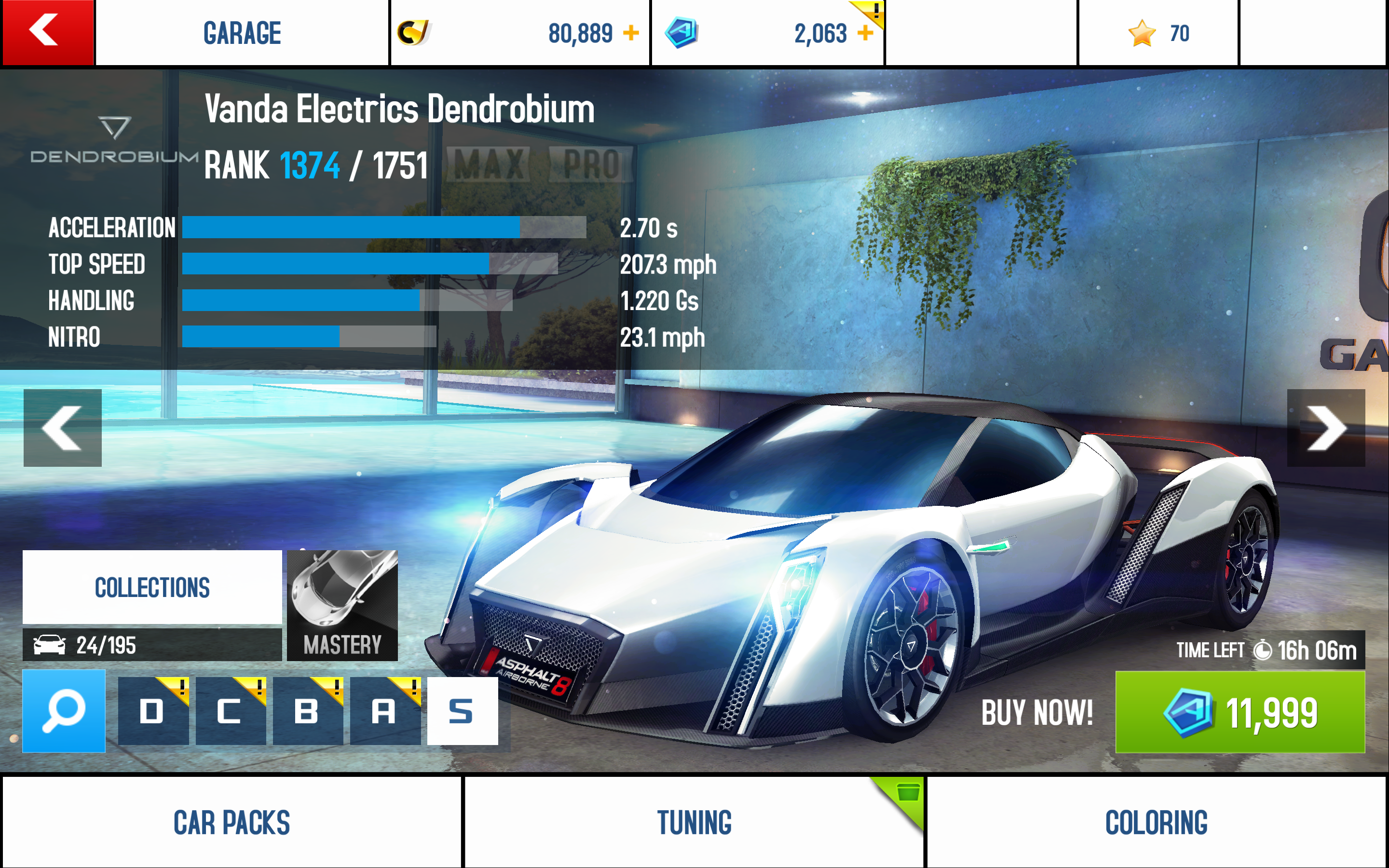Add more credits with the plus icon
1389x868 pixels.
631,33
